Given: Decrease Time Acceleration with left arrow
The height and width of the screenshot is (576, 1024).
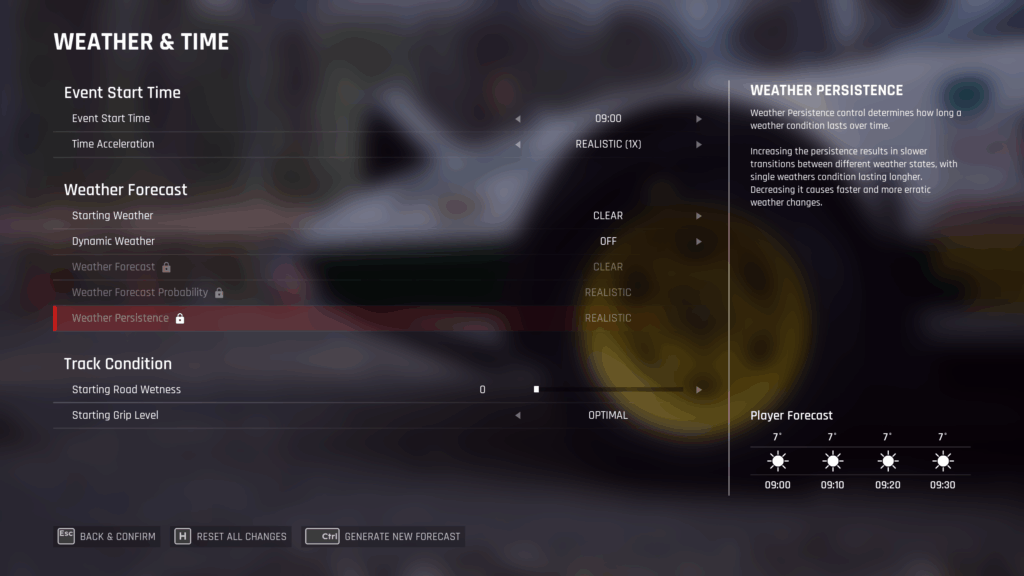Looking at the screenshot, I should (x=518, y=144).
